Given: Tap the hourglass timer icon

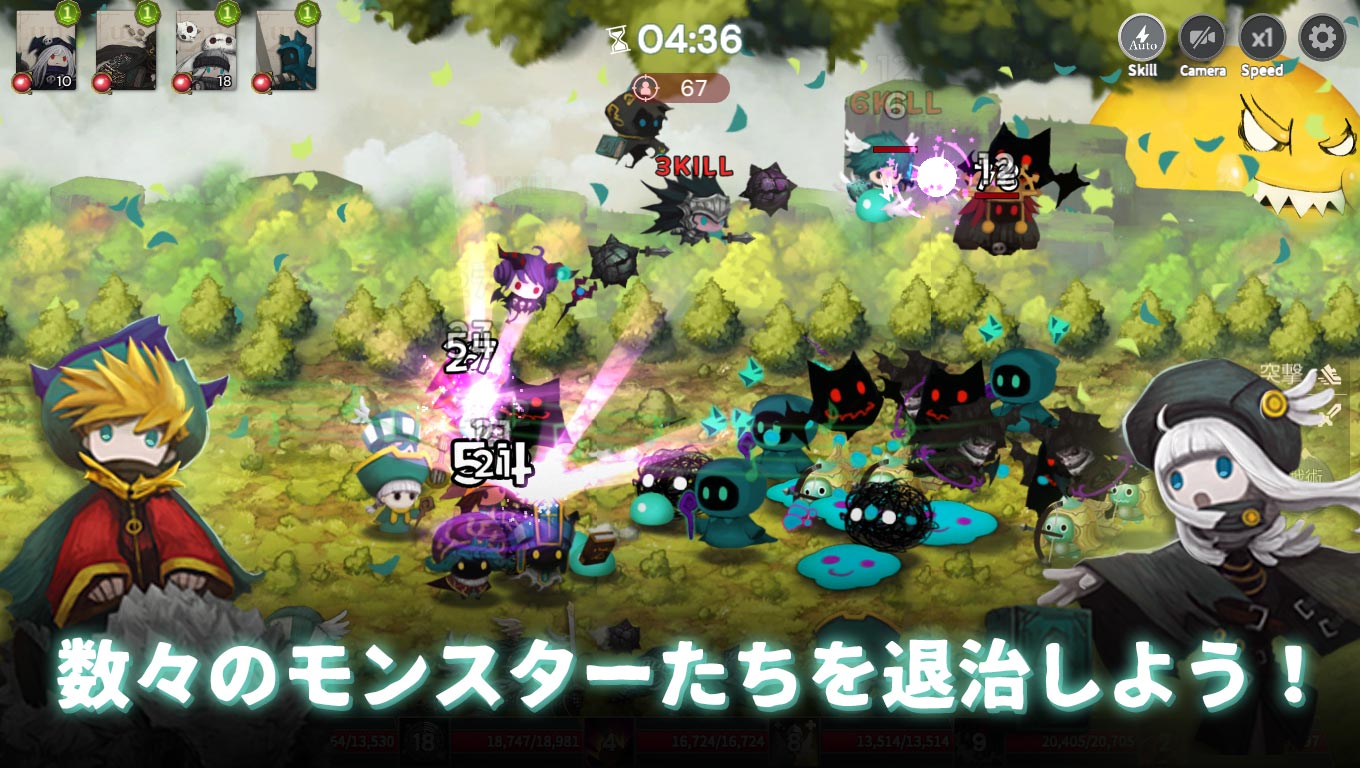Looking at the screenshot, I should pos(620,40).
